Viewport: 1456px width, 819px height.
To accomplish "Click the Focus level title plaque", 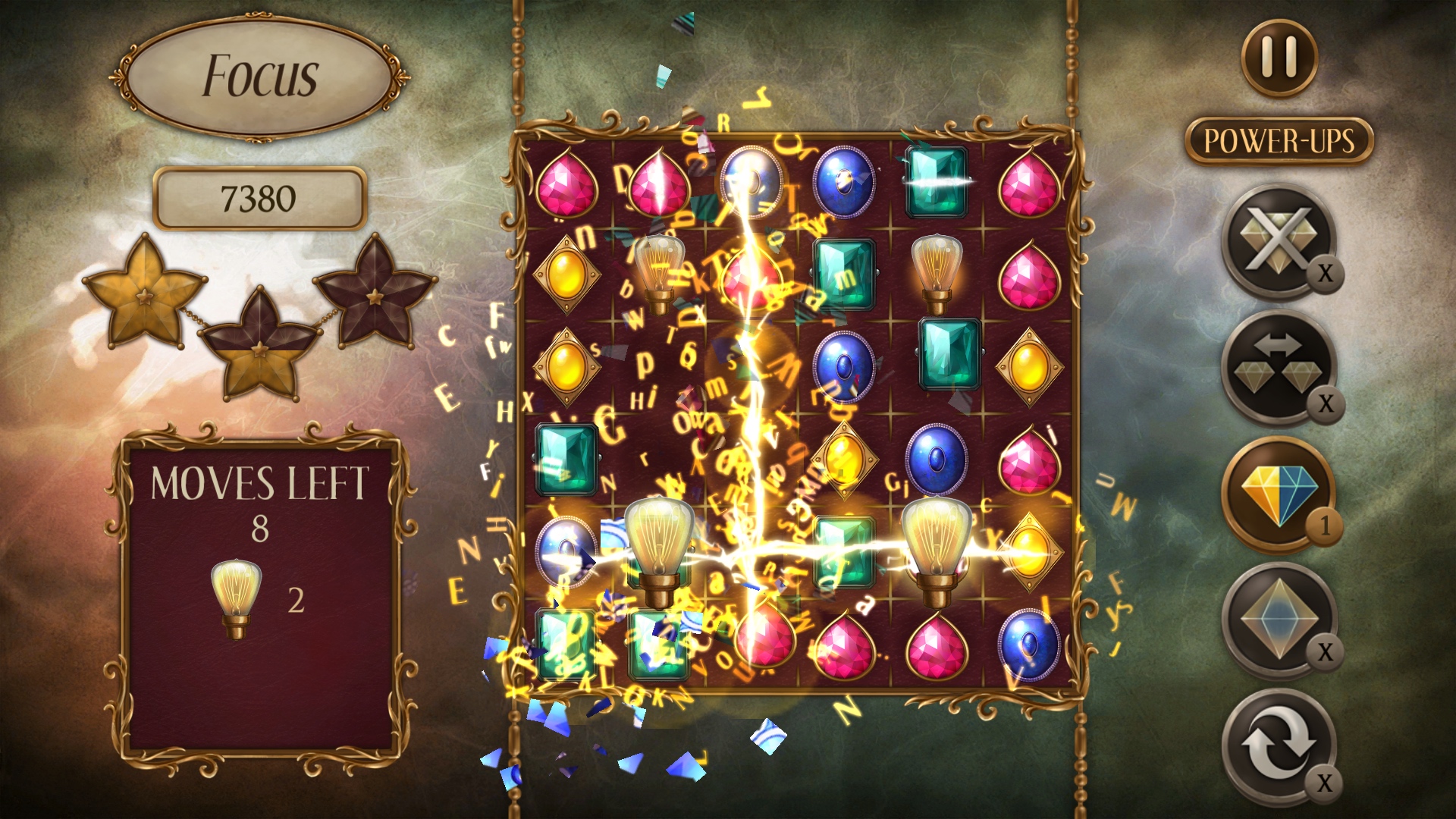I will click(x=262, y=76).
